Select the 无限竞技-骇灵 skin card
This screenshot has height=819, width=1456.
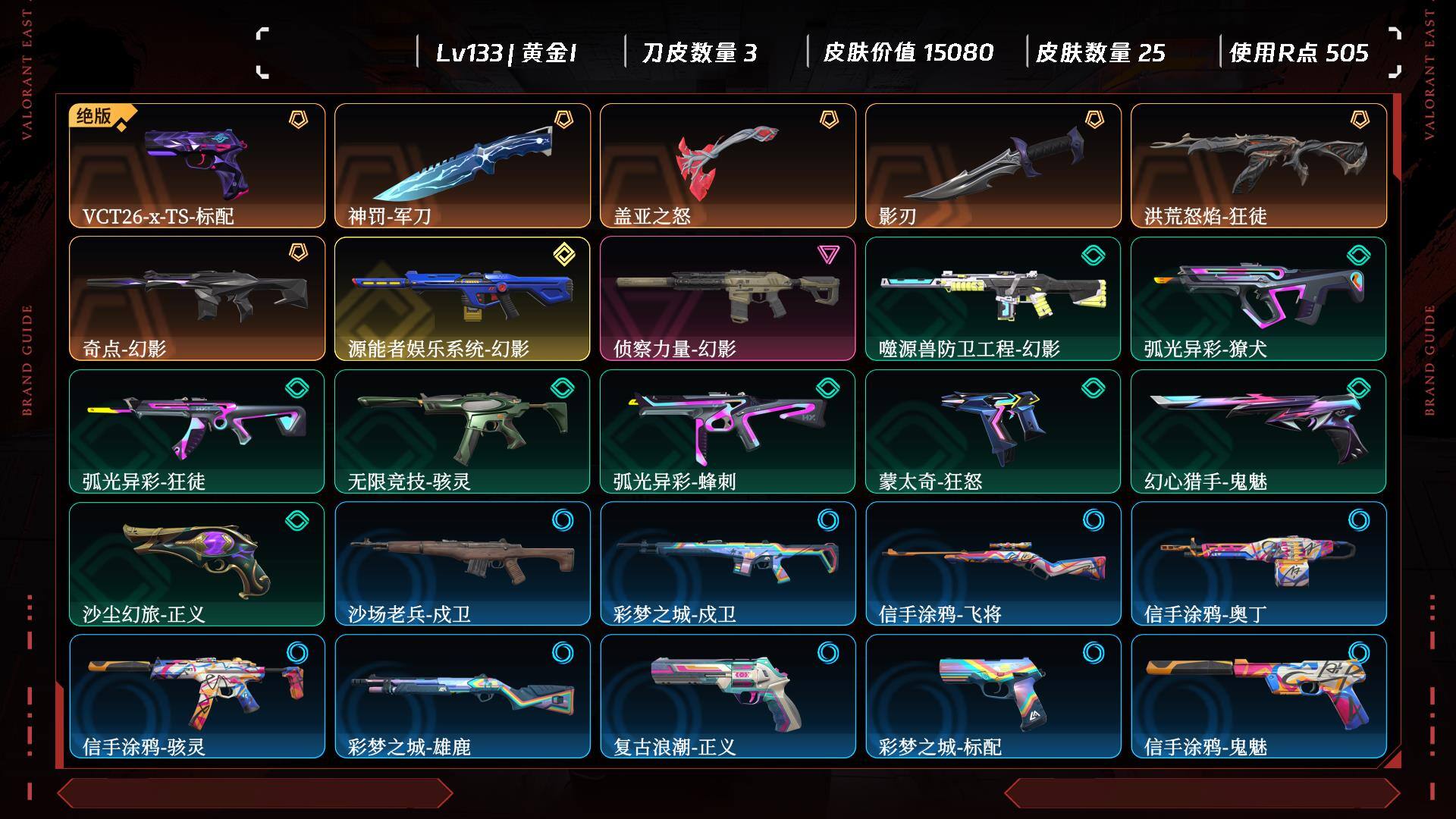[463, 431]
